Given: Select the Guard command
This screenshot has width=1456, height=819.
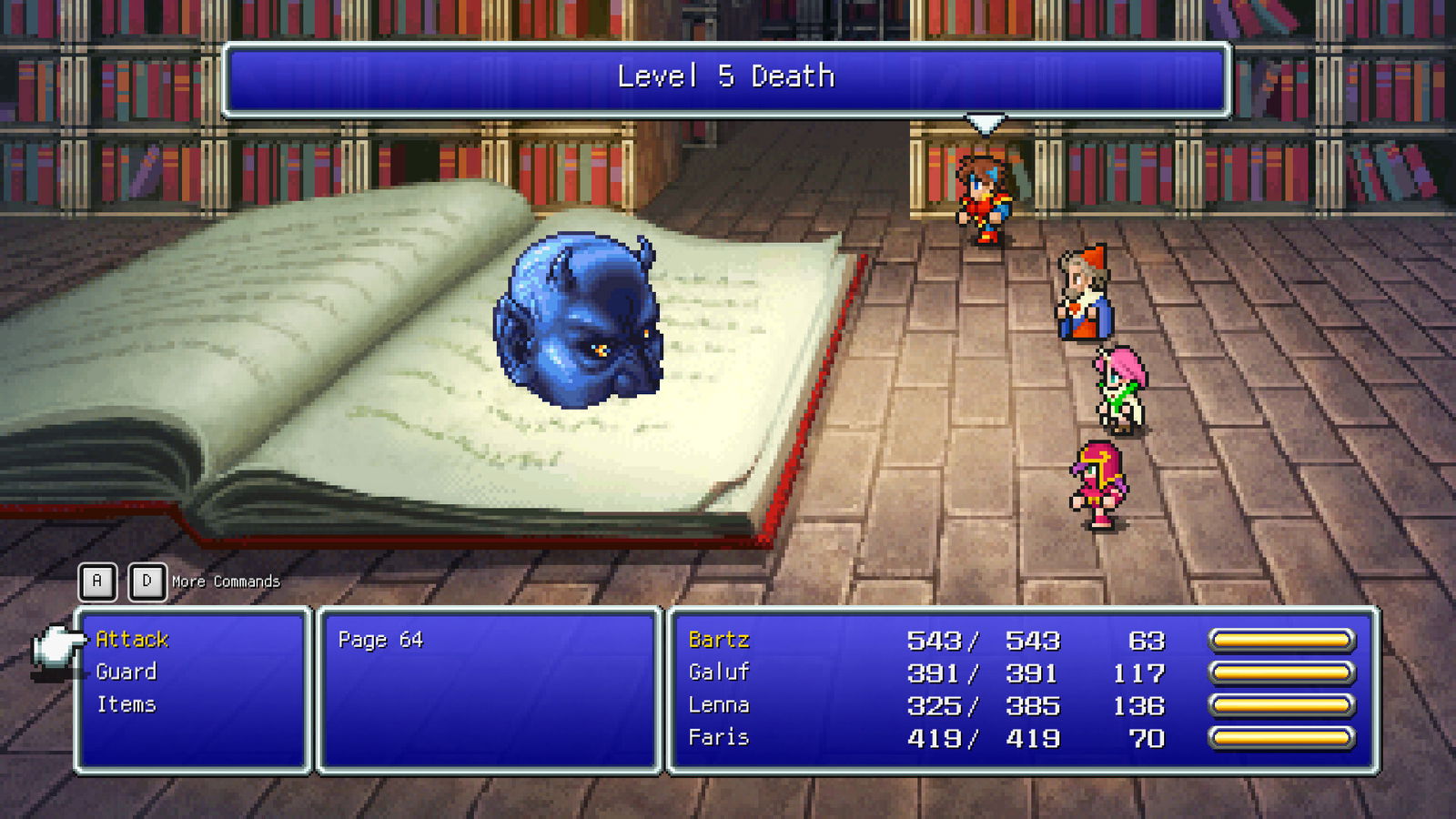Looking at the screenshot, I should (125, 672).
